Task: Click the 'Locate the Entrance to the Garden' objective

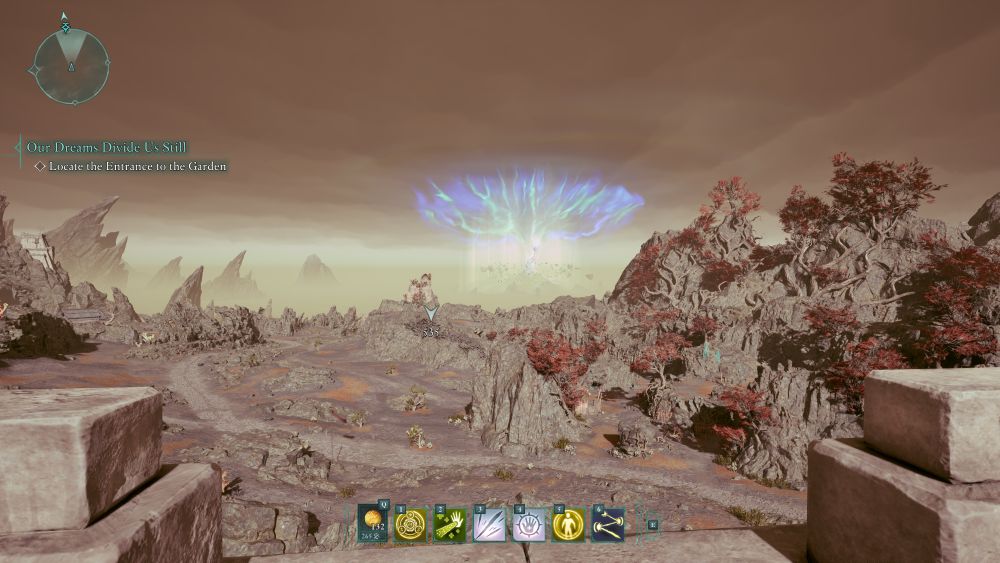Action: coord(137,166)
